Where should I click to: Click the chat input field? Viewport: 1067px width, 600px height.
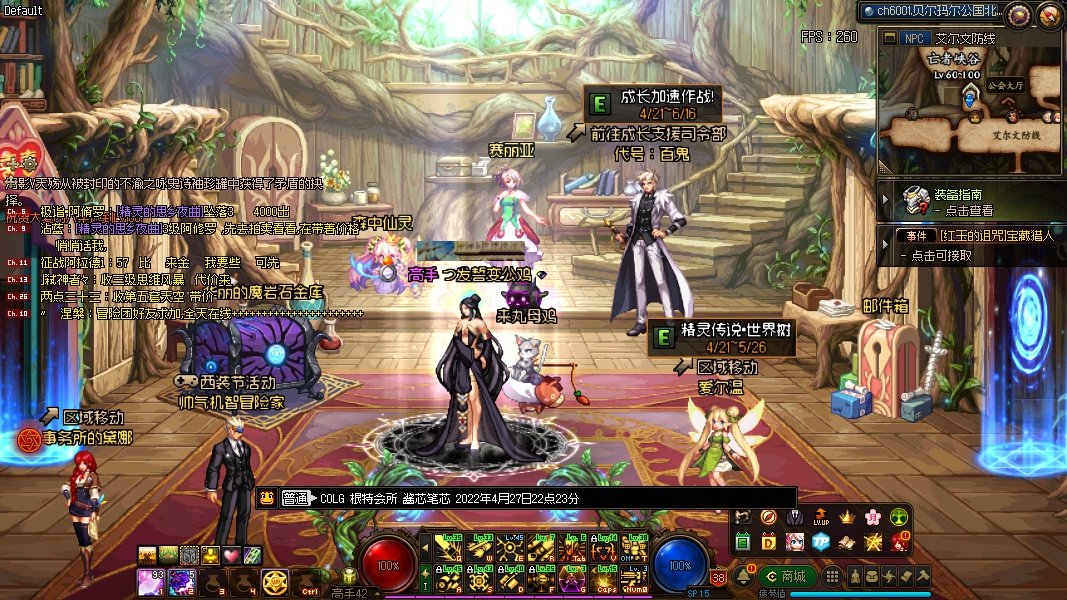[x=550, y=498]
